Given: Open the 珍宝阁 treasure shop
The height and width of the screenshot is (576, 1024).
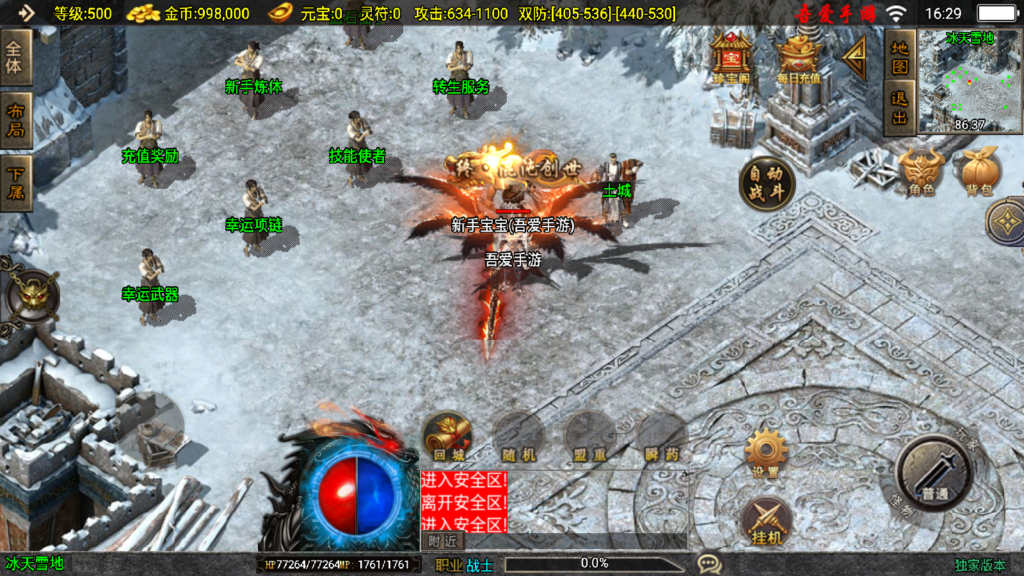Looking at the screenshot, I should 732,58.
